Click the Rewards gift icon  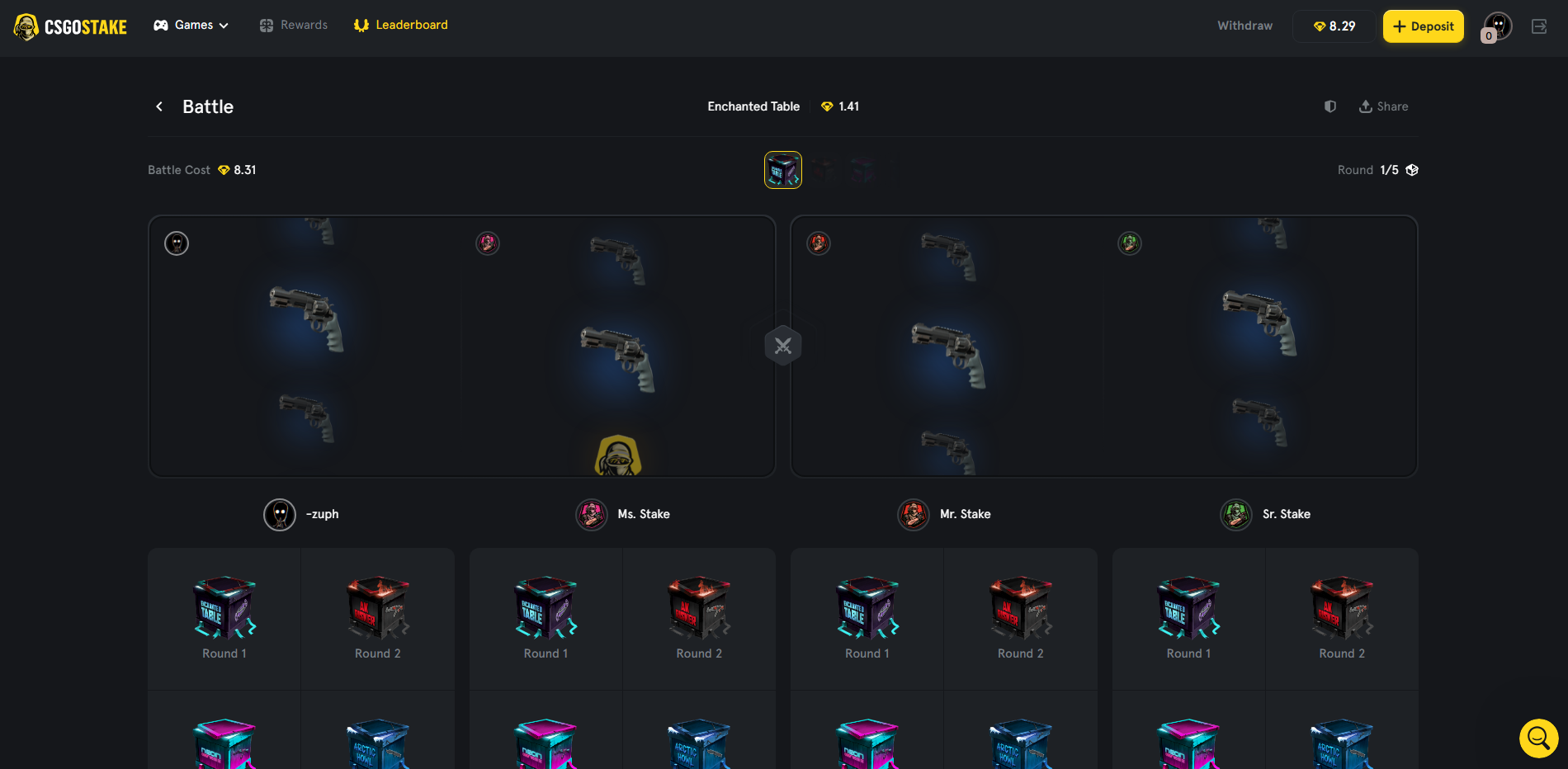(266, 25)
